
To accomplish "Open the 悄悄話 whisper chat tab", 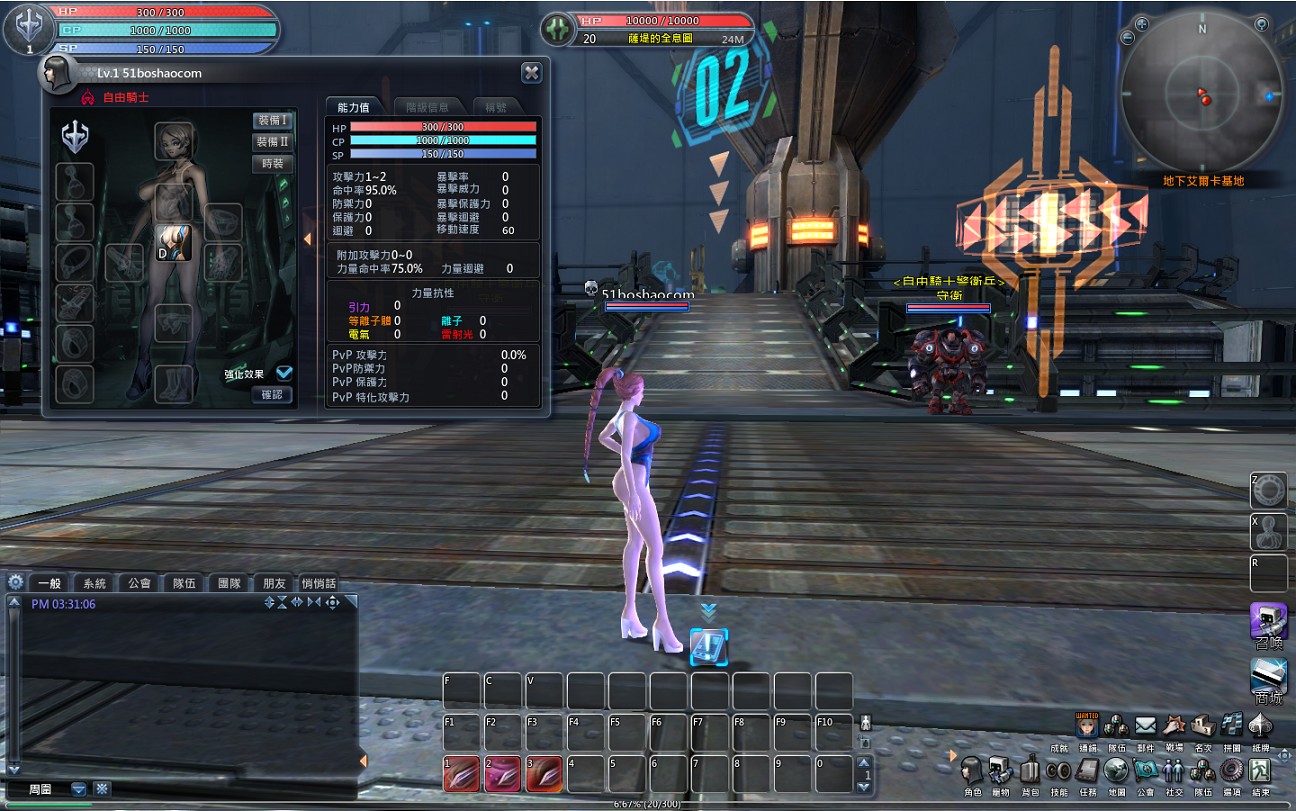I will (x=318, y=583).
